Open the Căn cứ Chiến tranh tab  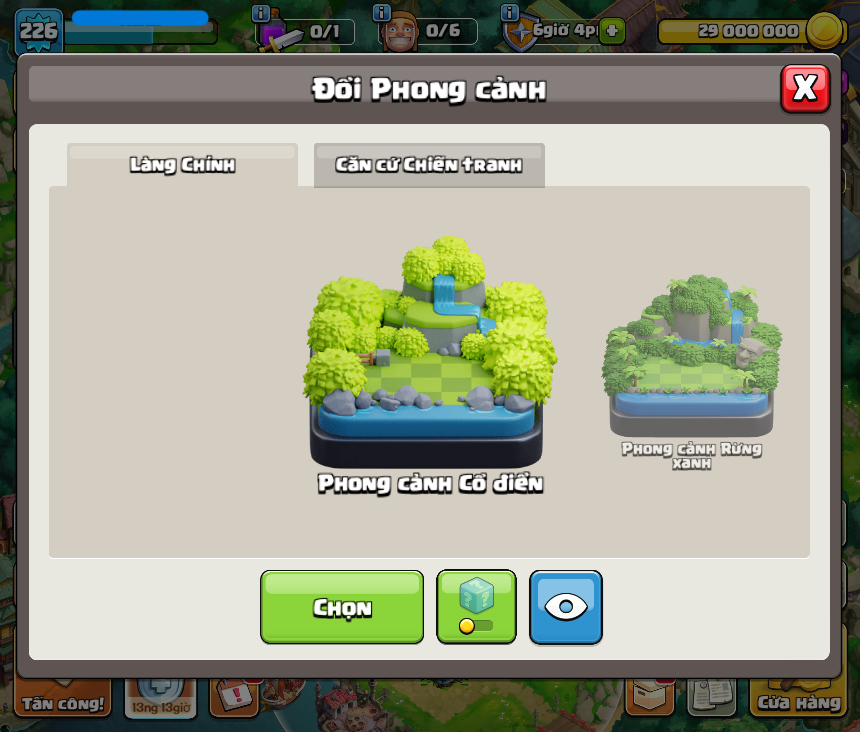point(429,165)
